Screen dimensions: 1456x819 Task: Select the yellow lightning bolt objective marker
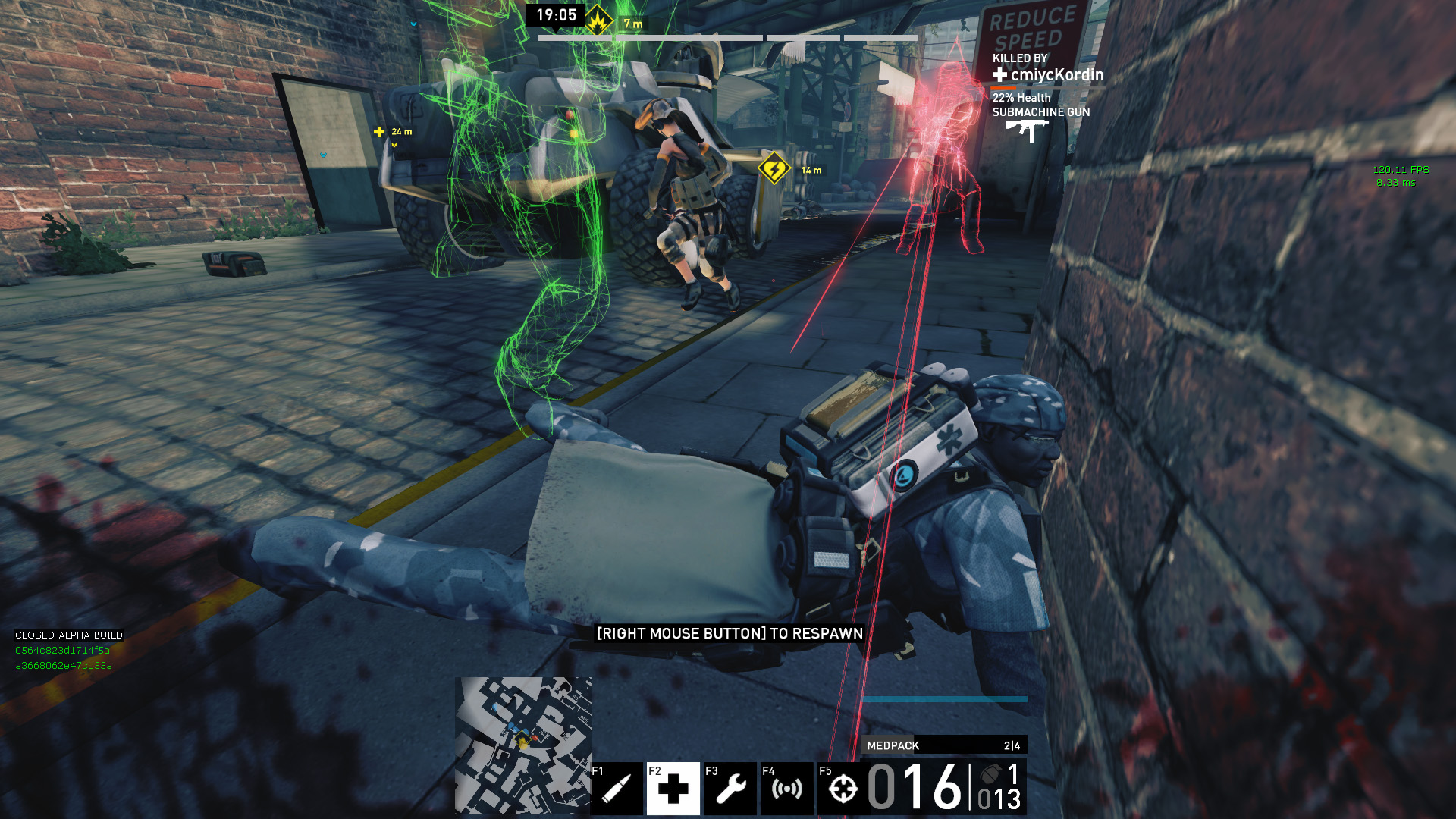pos(773,168)
